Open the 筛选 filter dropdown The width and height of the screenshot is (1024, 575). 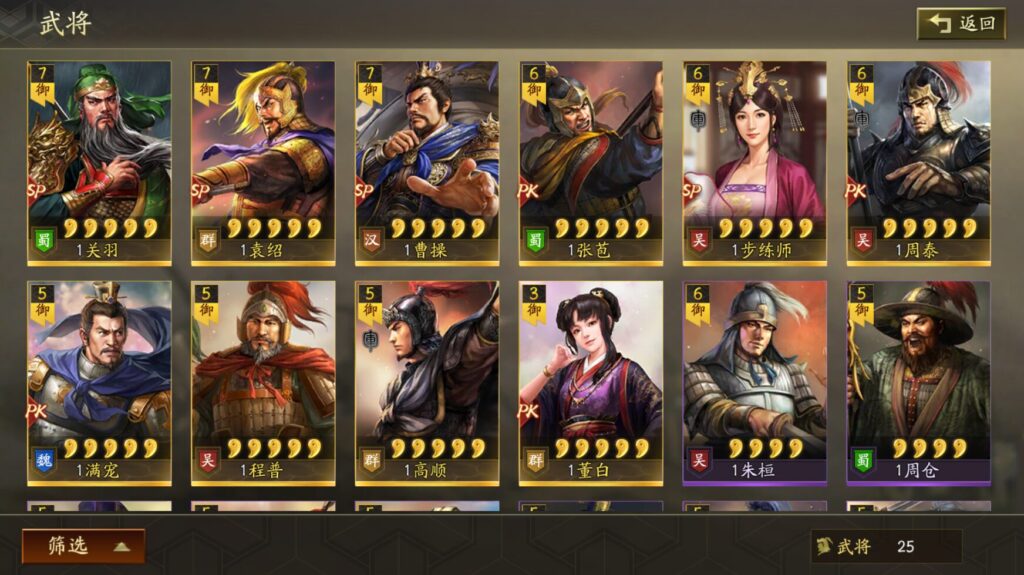[83, 545]
